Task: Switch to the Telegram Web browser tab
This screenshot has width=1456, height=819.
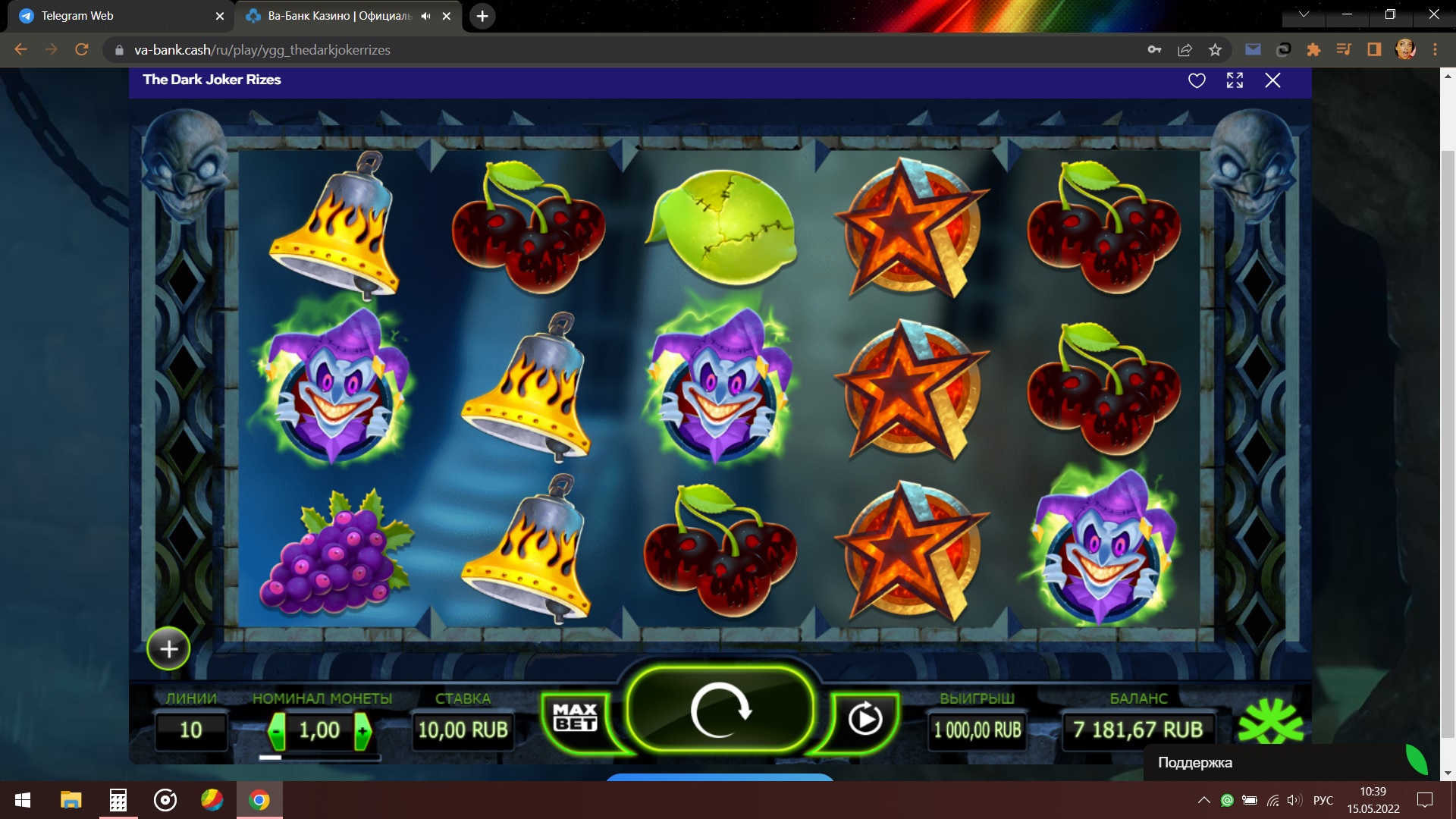Action: [114, 16]
